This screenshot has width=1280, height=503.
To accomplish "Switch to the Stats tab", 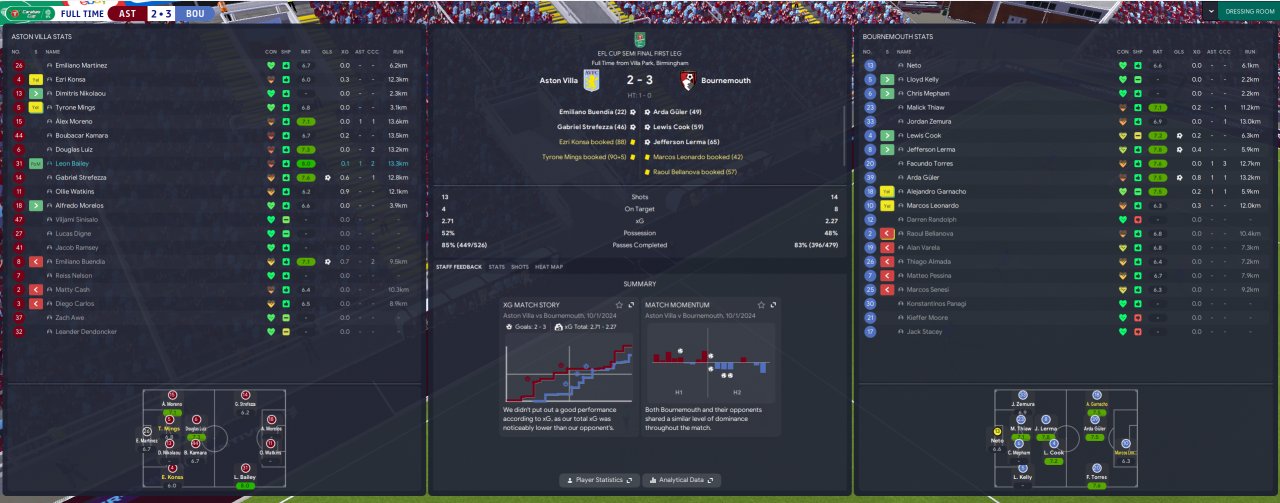I will [496, 267].
